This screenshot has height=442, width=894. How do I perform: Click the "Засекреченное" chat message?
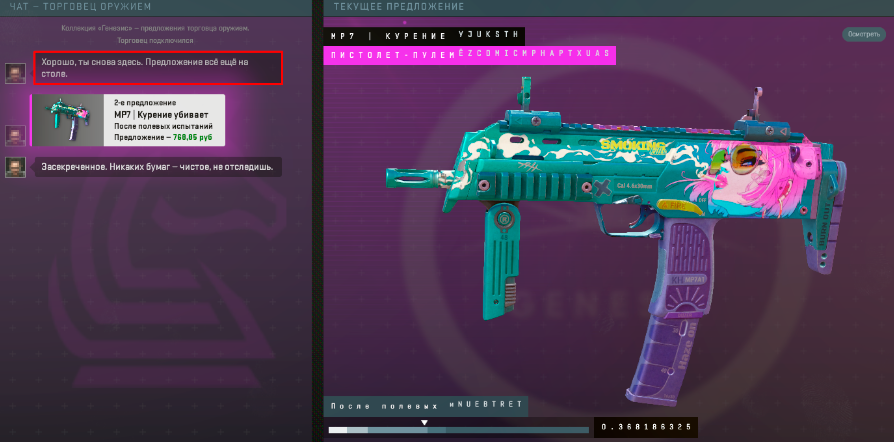158,166
